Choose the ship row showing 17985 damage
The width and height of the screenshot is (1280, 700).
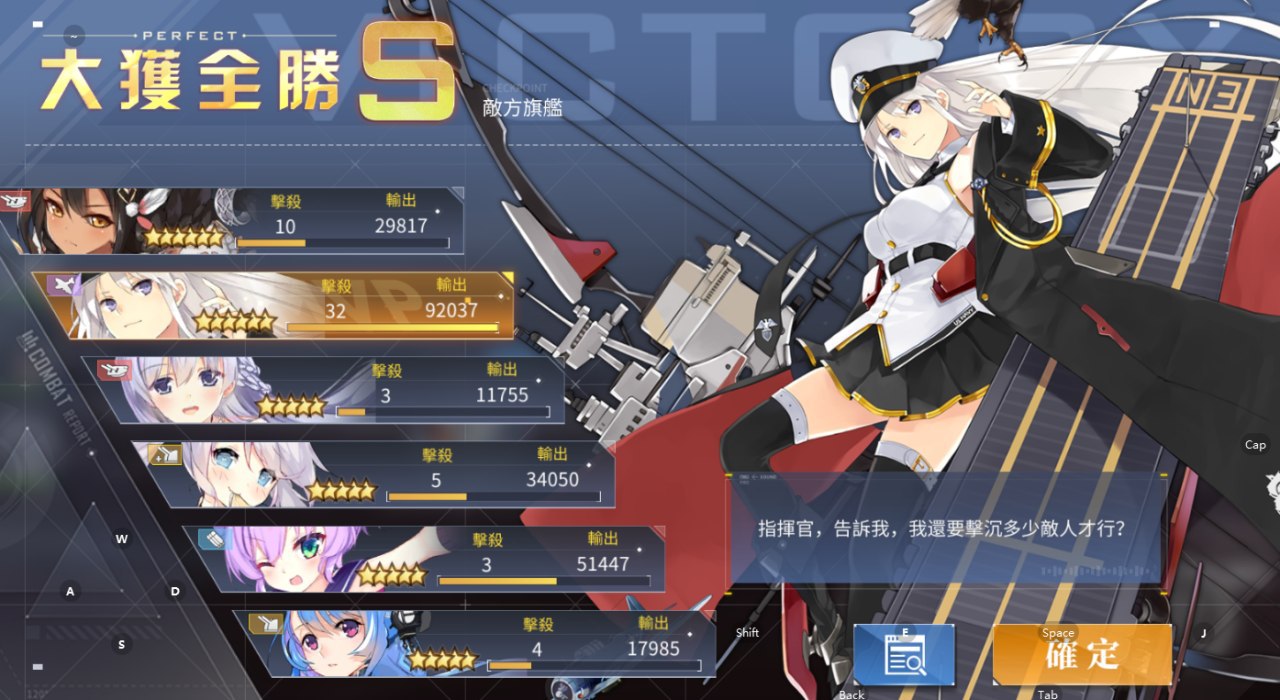(x=480, y=644)
